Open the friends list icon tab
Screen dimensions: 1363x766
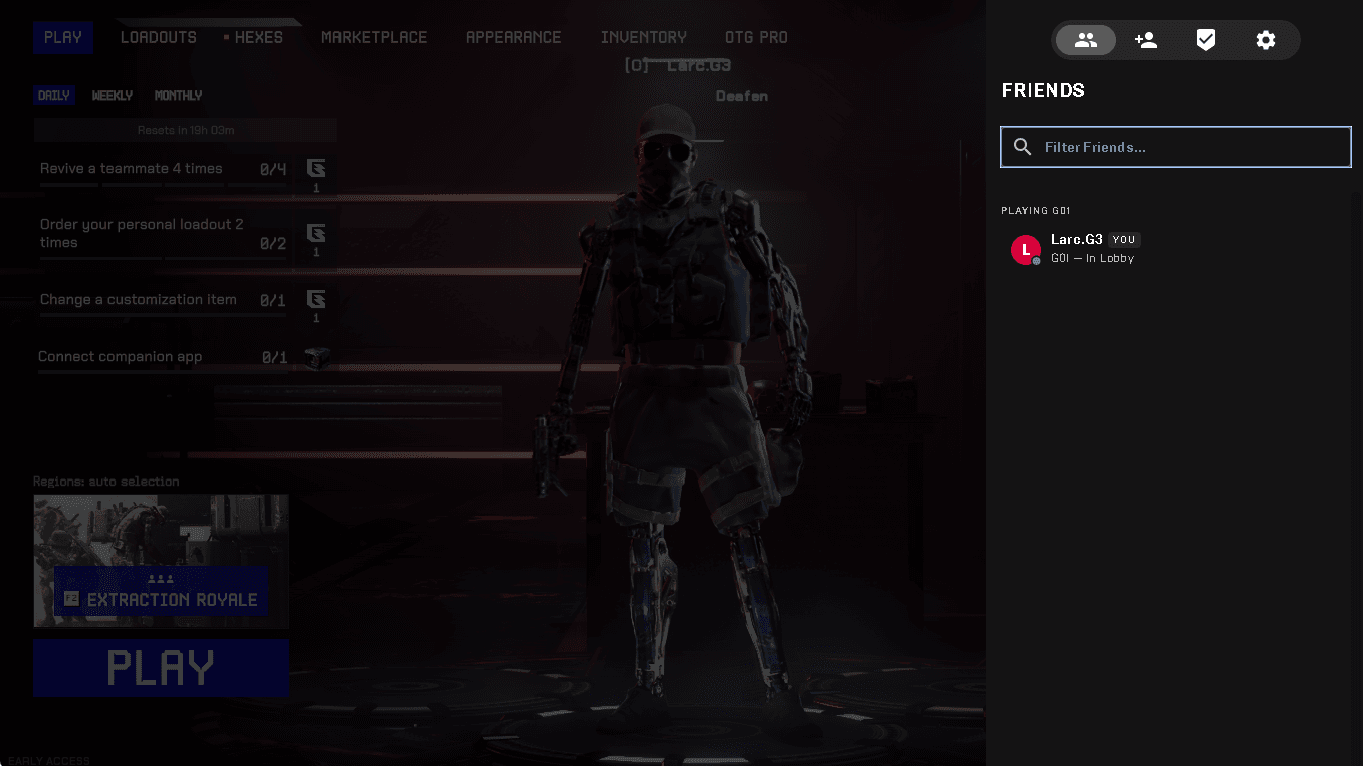tap(1085, 40)
